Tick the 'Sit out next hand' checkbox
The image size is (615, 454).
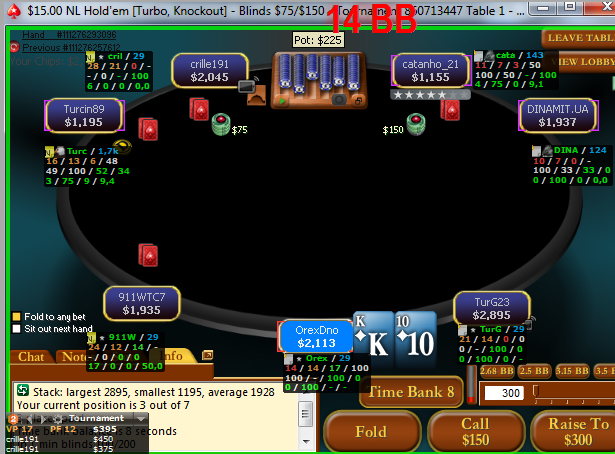15,329
